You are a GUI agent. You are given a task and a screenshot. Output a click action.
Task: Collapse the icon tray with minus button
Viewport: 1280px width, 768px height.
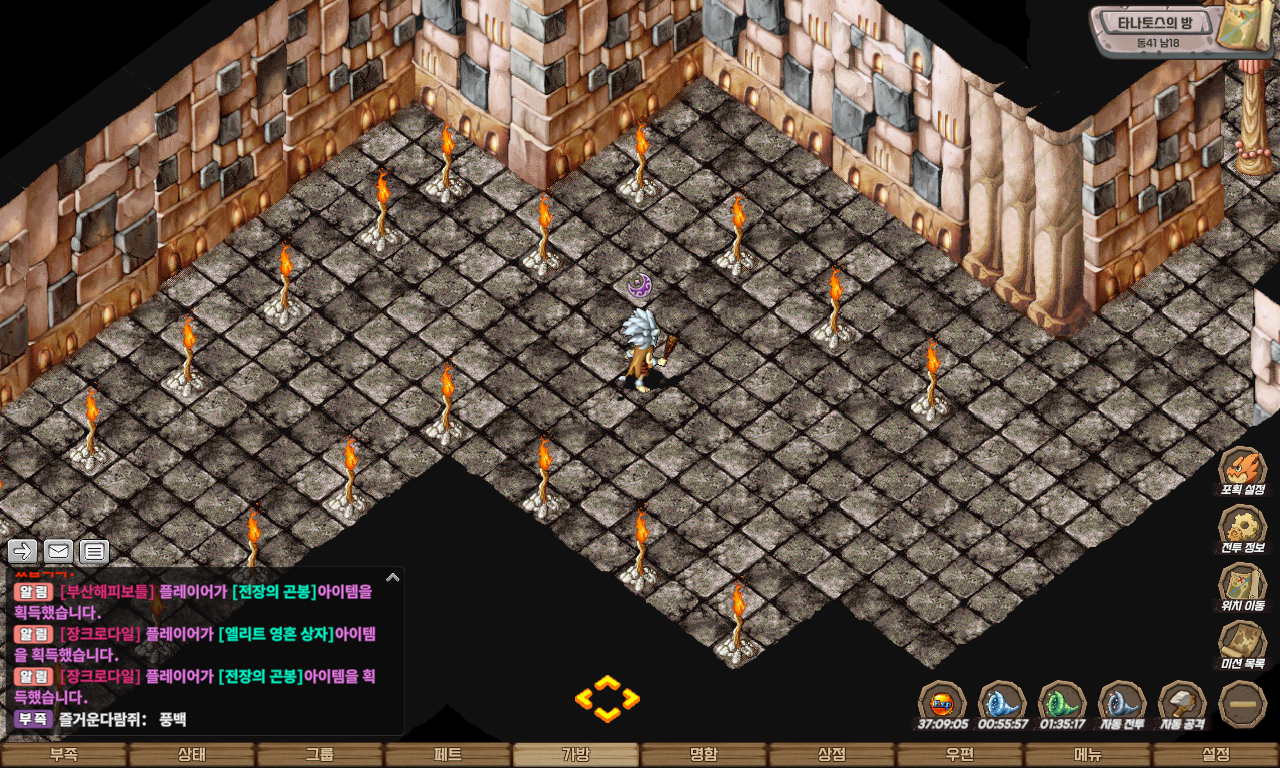[1243, 703]
